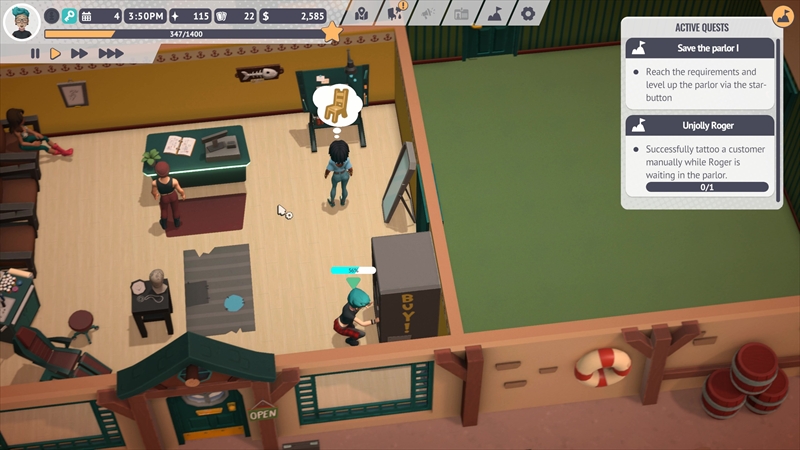
Task: Toggle the round orange quest panel button
Action: pos(783,16)
